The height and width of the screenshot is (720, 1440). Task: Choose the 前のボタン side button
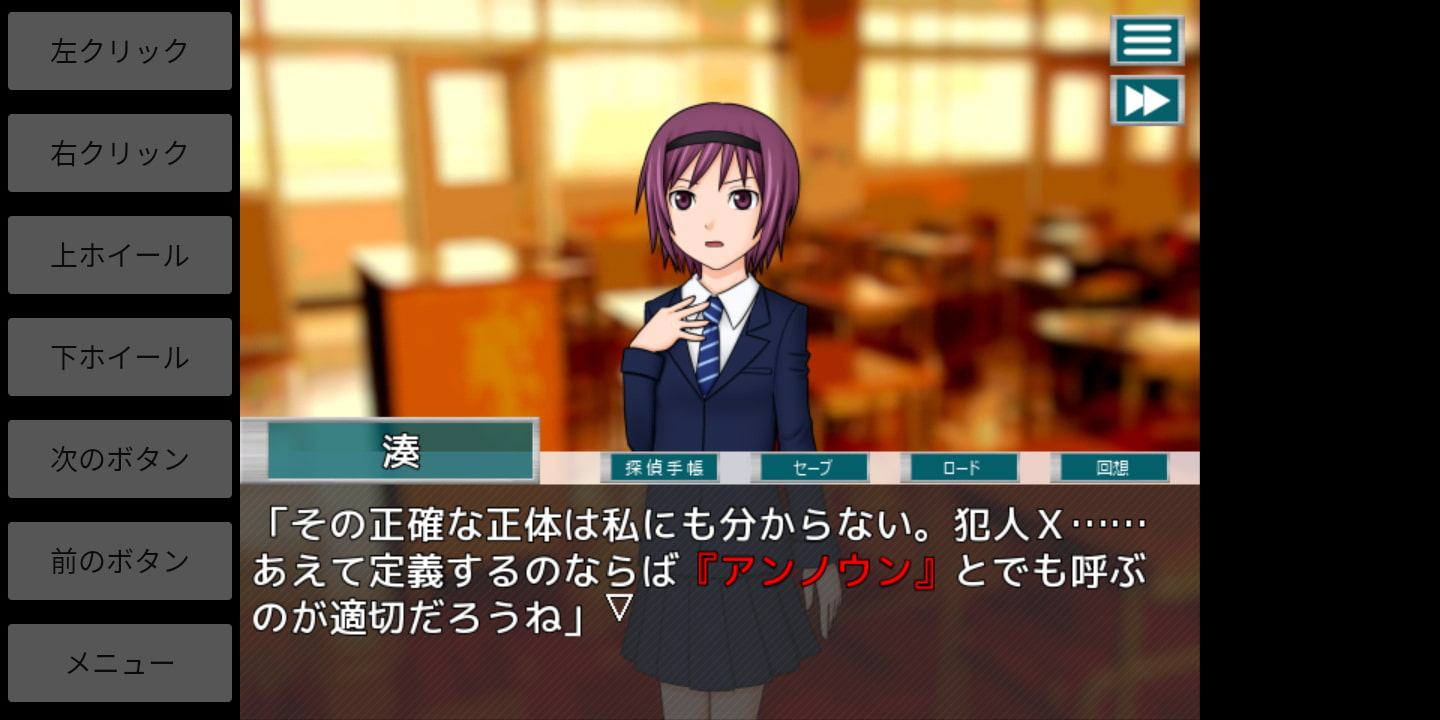click(x=120, y=561)
